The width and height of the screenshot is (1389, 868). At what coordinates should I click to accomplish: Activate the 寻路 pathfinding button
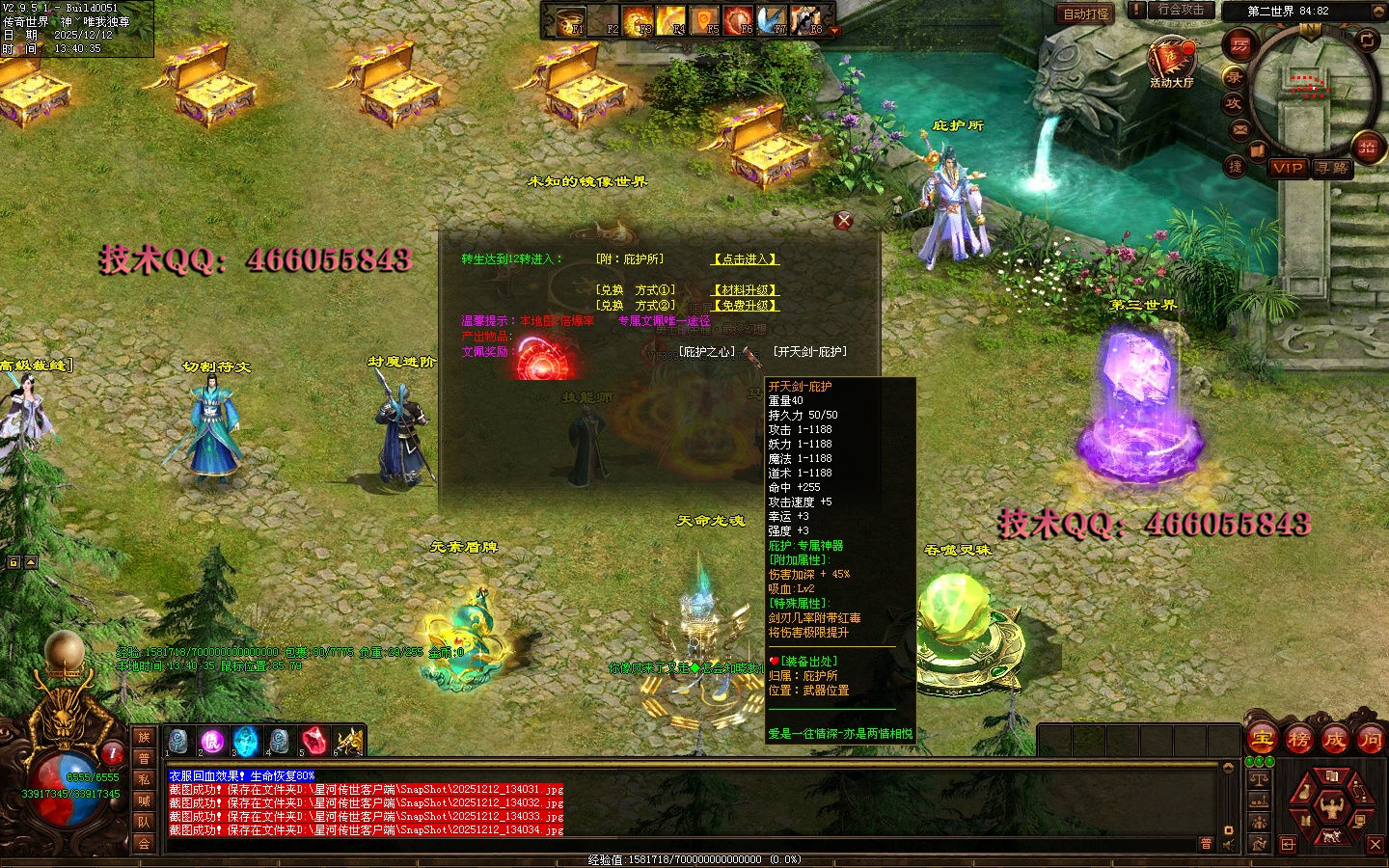[1332, 168]
